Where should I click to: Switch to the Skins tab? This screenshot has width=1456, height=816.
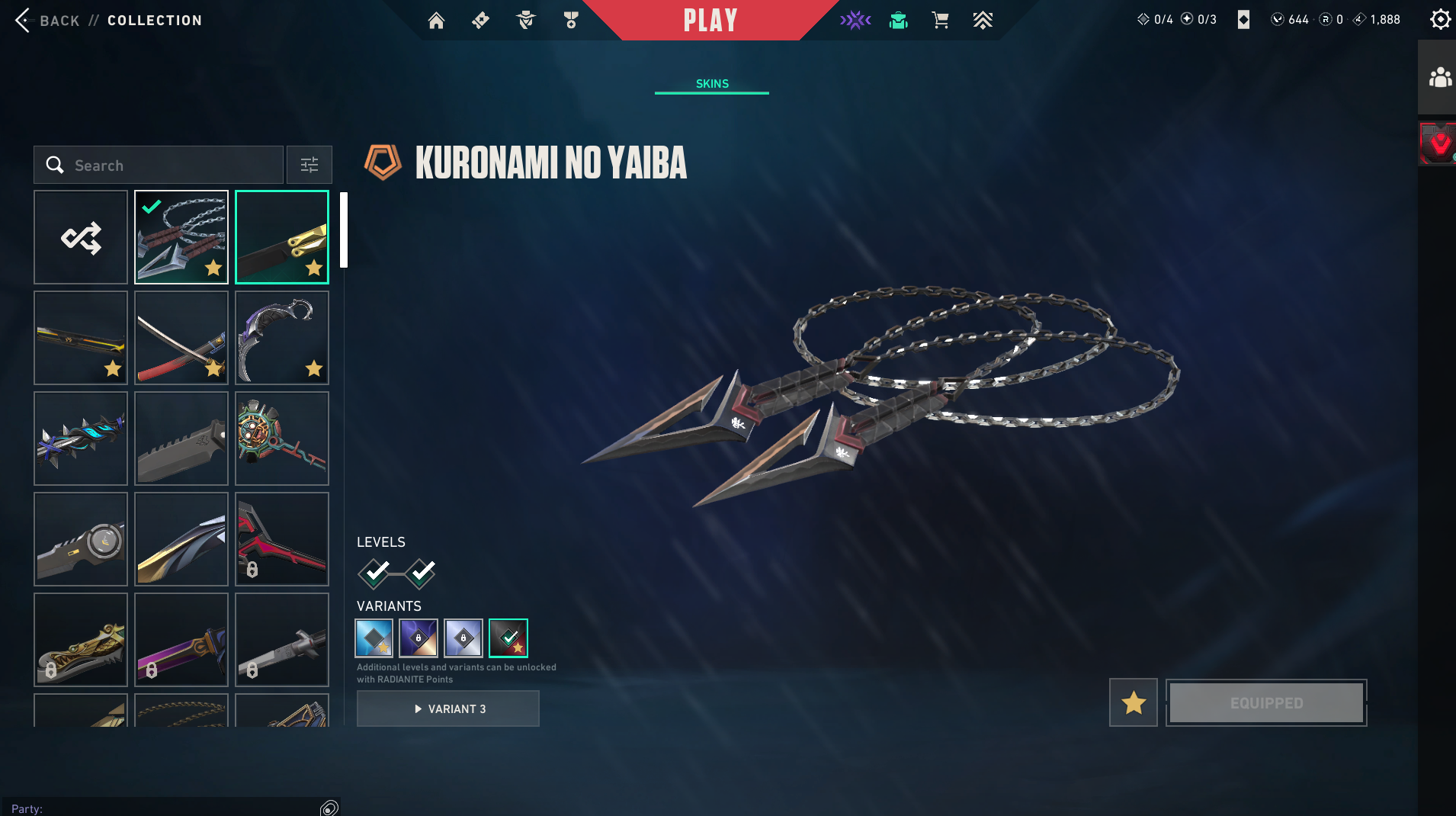click(x=712, y=84)
